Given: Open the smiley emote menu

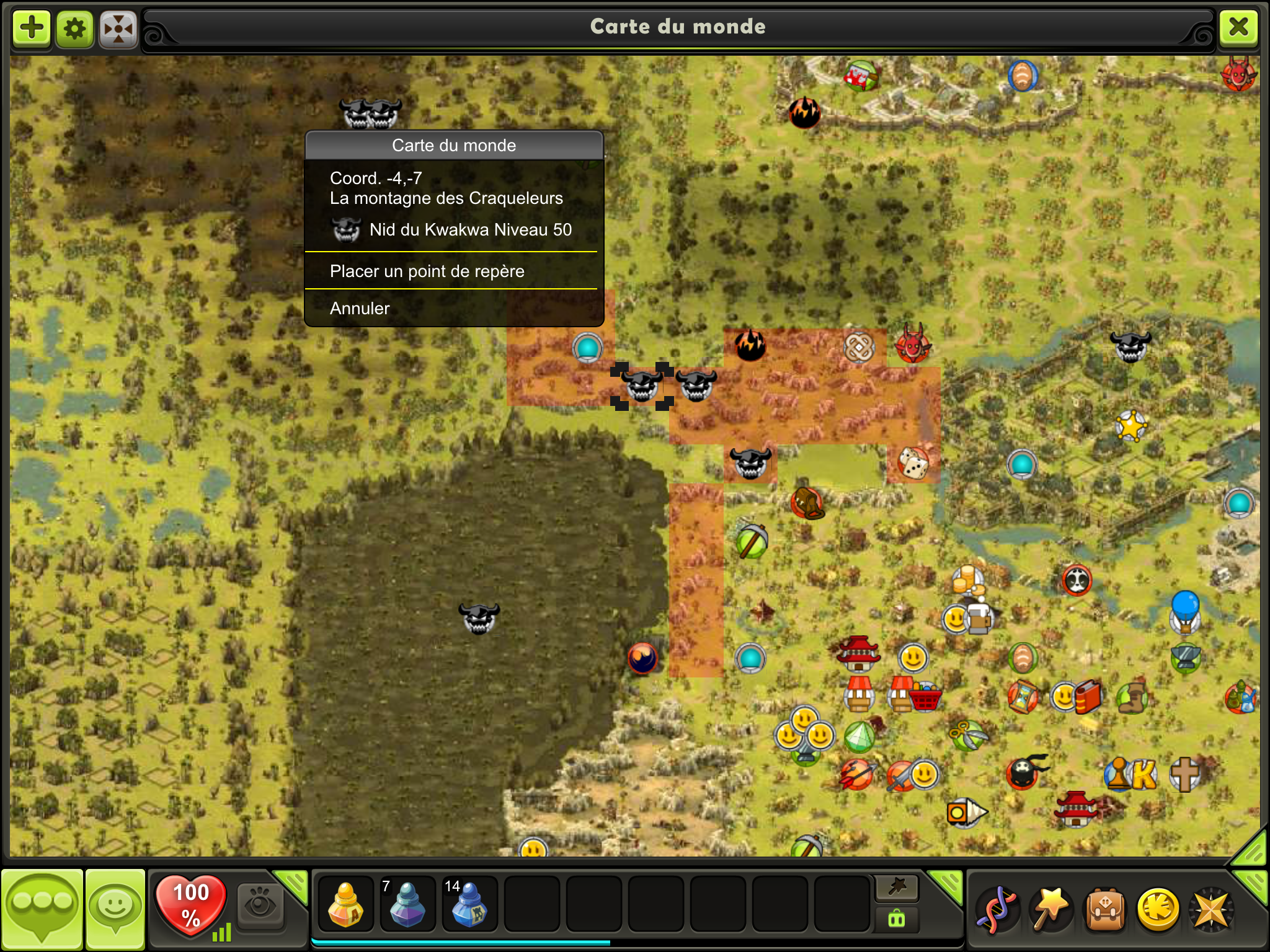Looking at the screenshot, I should point(115,909).
